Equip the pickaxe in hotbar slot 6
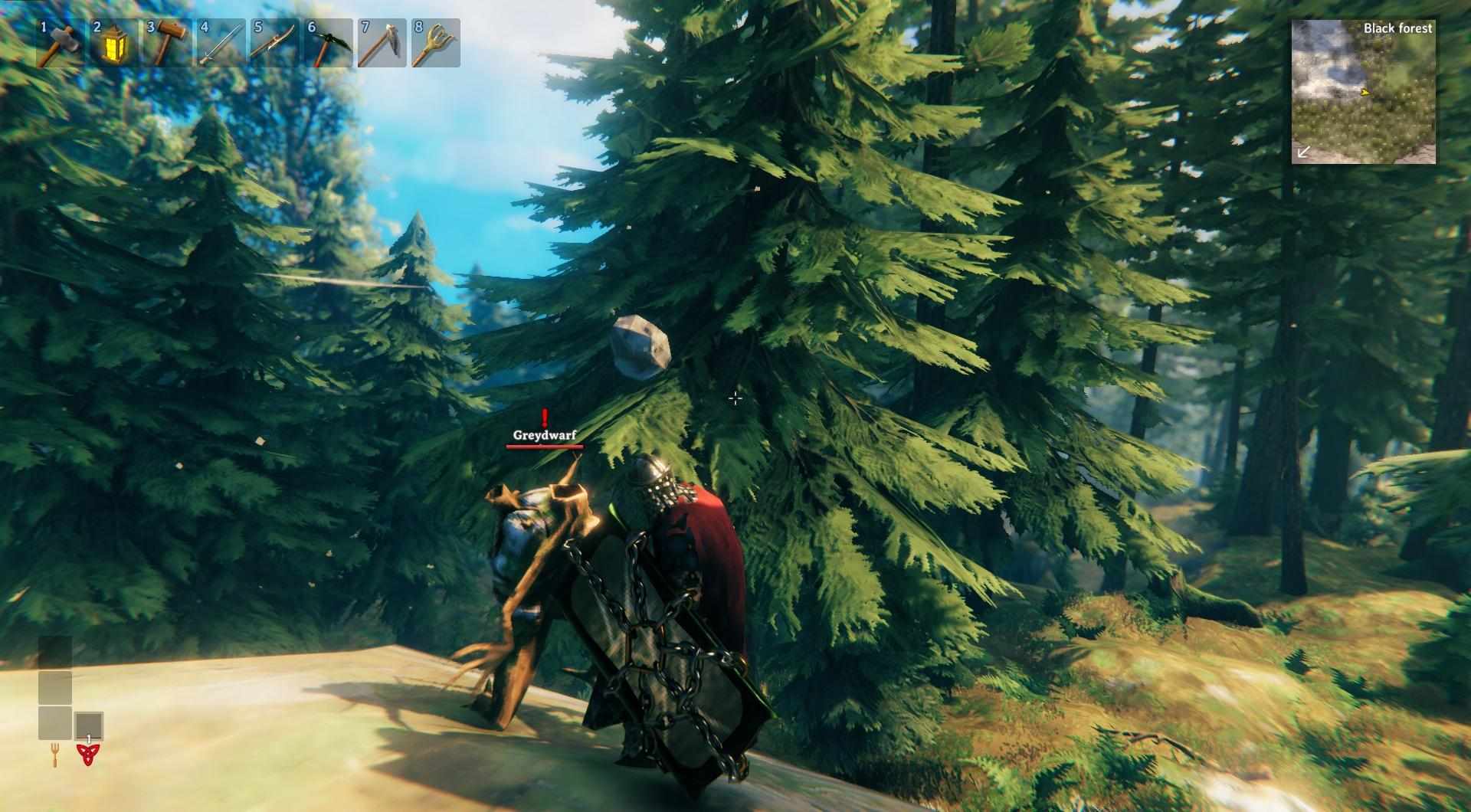This screenshot has width=1471, height=812. pos(328,44)
